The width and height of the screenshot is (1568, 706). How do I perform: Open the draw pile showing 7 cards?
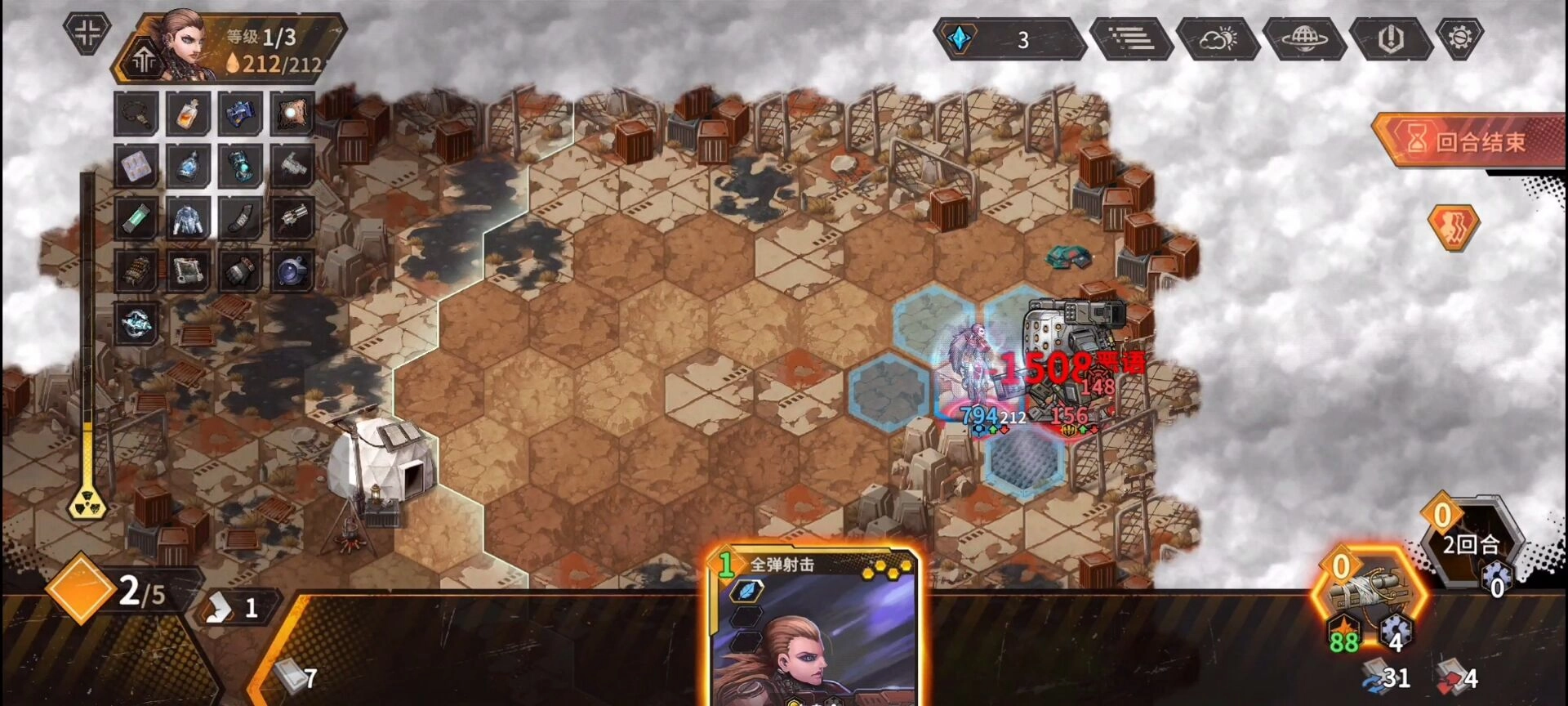pyautogui.click(x=296, y=676)
